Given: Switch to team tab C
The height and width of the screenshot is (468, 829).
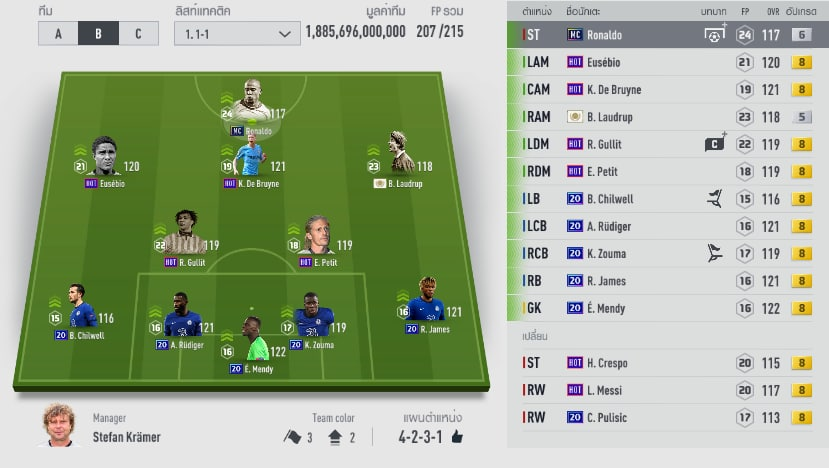Looking at the screenshot, I should (x=137, y=33).
